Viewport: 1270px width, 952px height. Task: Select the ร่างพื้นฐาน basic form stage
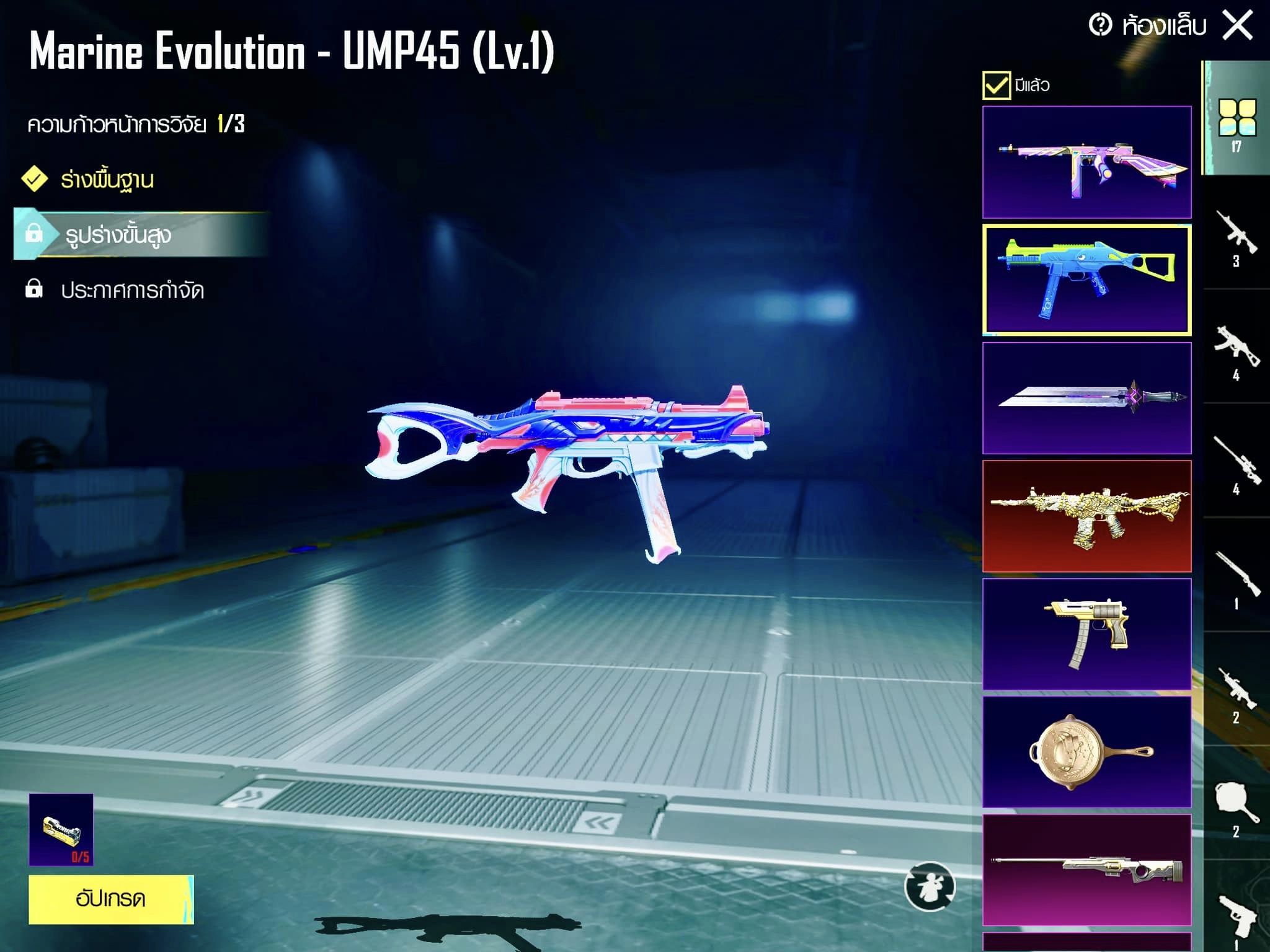(107, 180)
